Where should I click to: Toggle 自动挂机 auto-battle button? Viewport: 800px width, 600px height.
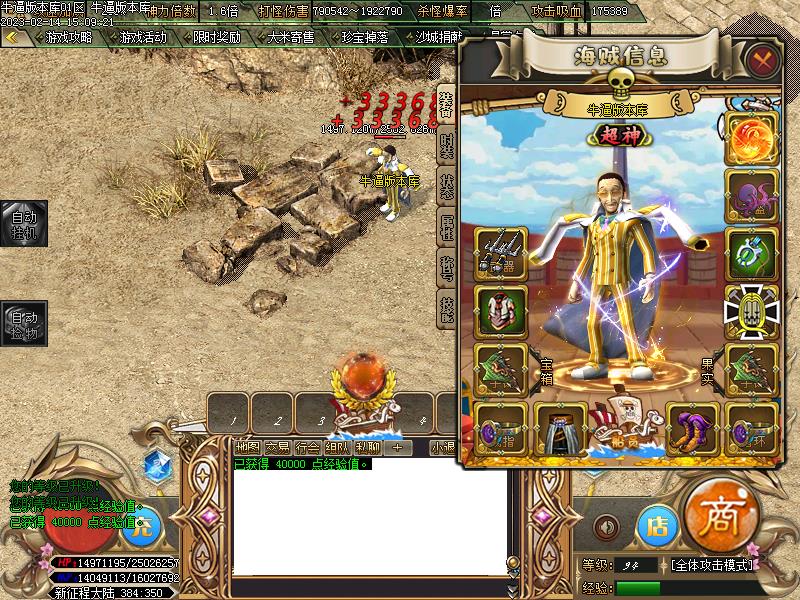22,224
